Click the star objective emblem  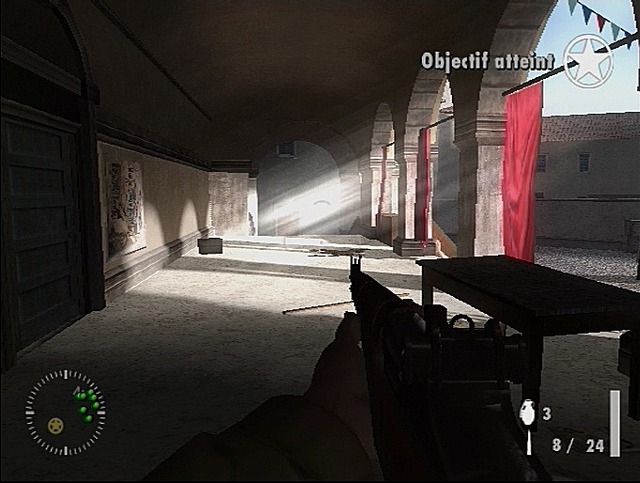click(588, 60)
